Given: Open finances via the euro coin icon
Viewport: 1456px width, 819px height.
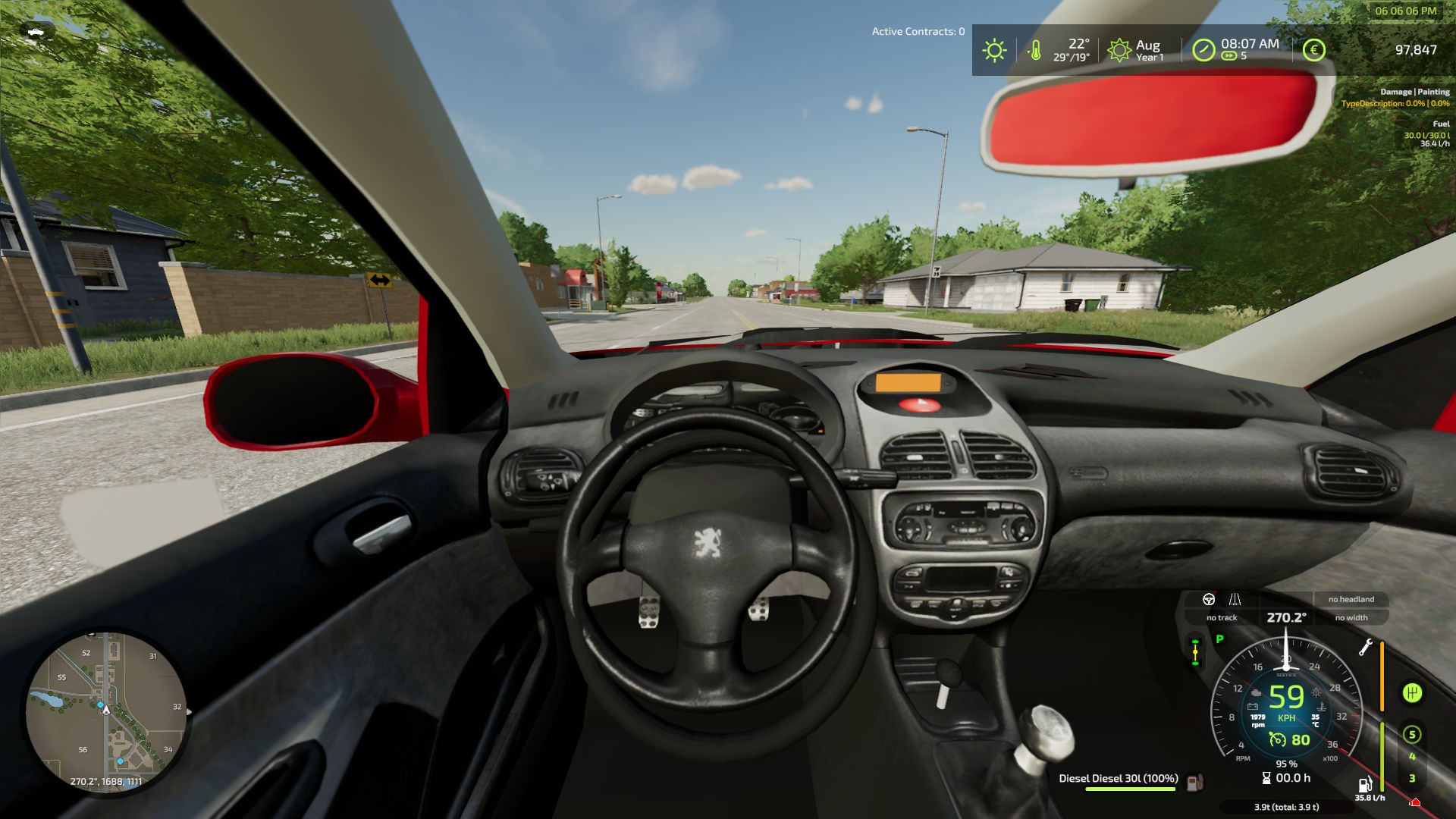Looking at the screenshot, I should (x=1313, y=51).
